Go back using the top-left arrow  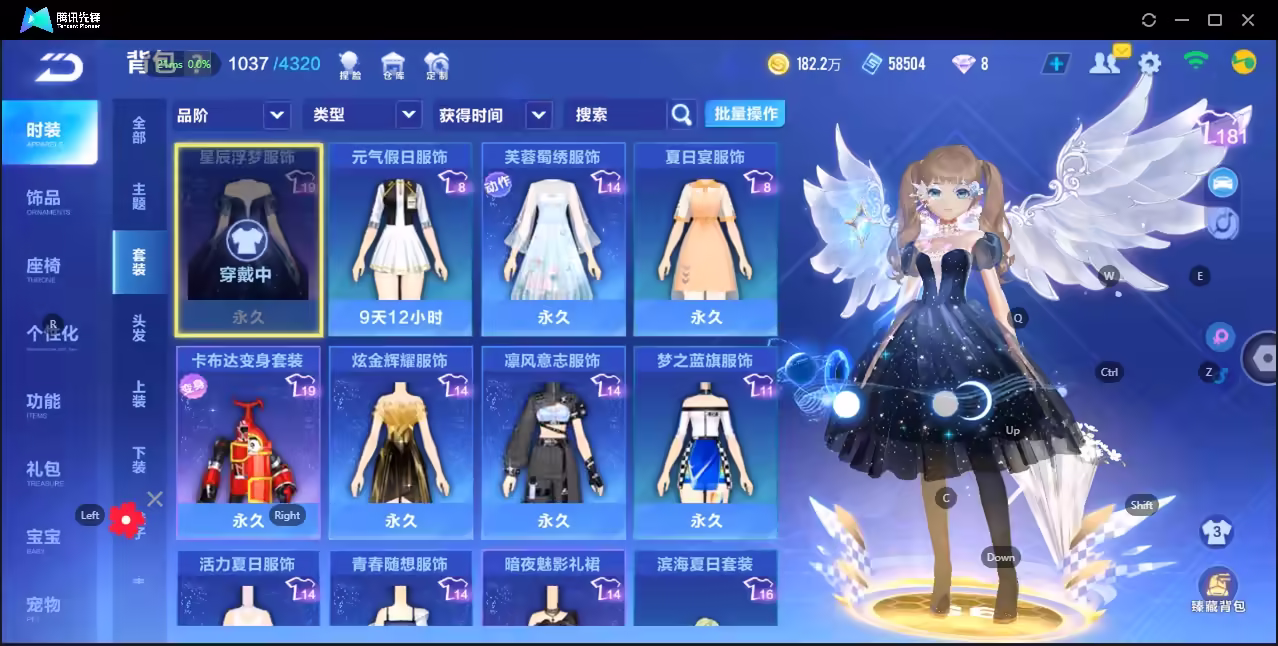point(58,69)
